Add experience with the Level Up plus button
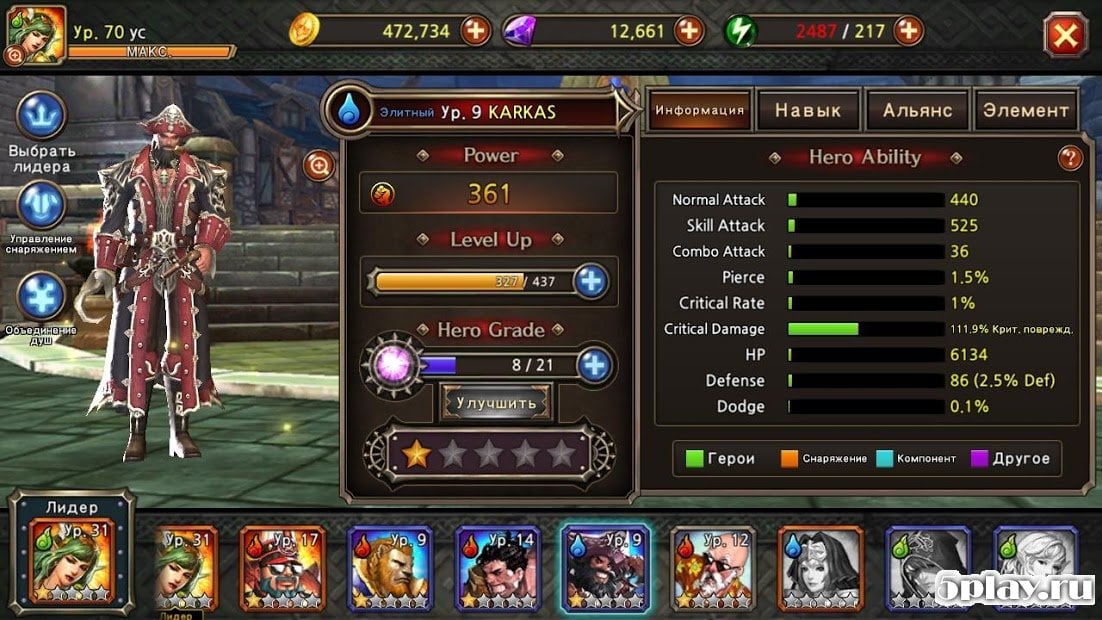 (592, 282)
